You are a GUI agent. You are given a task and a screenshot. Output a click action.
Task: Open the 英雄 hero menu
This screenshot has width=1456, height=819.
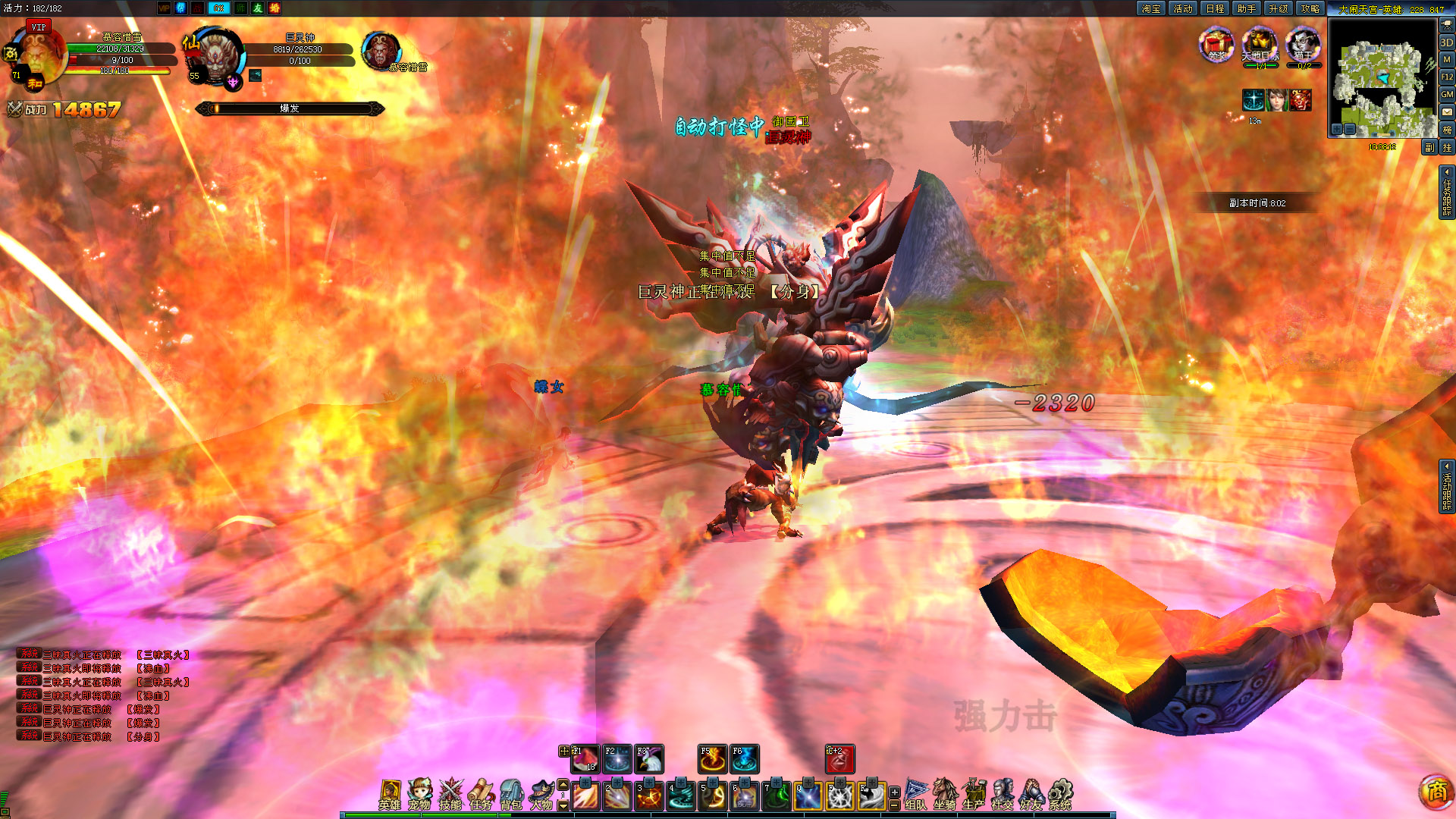[x=390, y=794]
